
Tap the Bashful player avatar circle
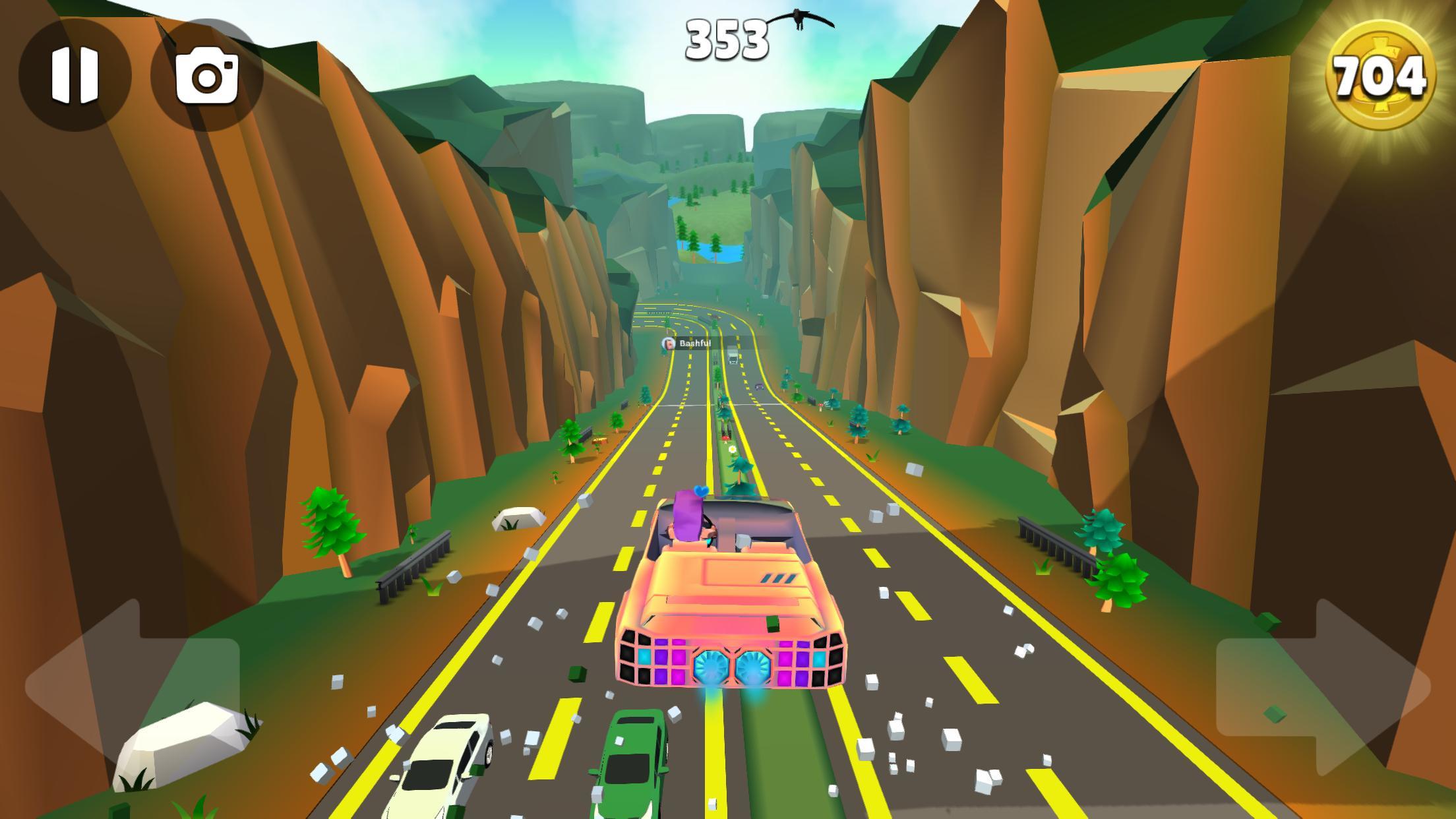pos(669,344)
